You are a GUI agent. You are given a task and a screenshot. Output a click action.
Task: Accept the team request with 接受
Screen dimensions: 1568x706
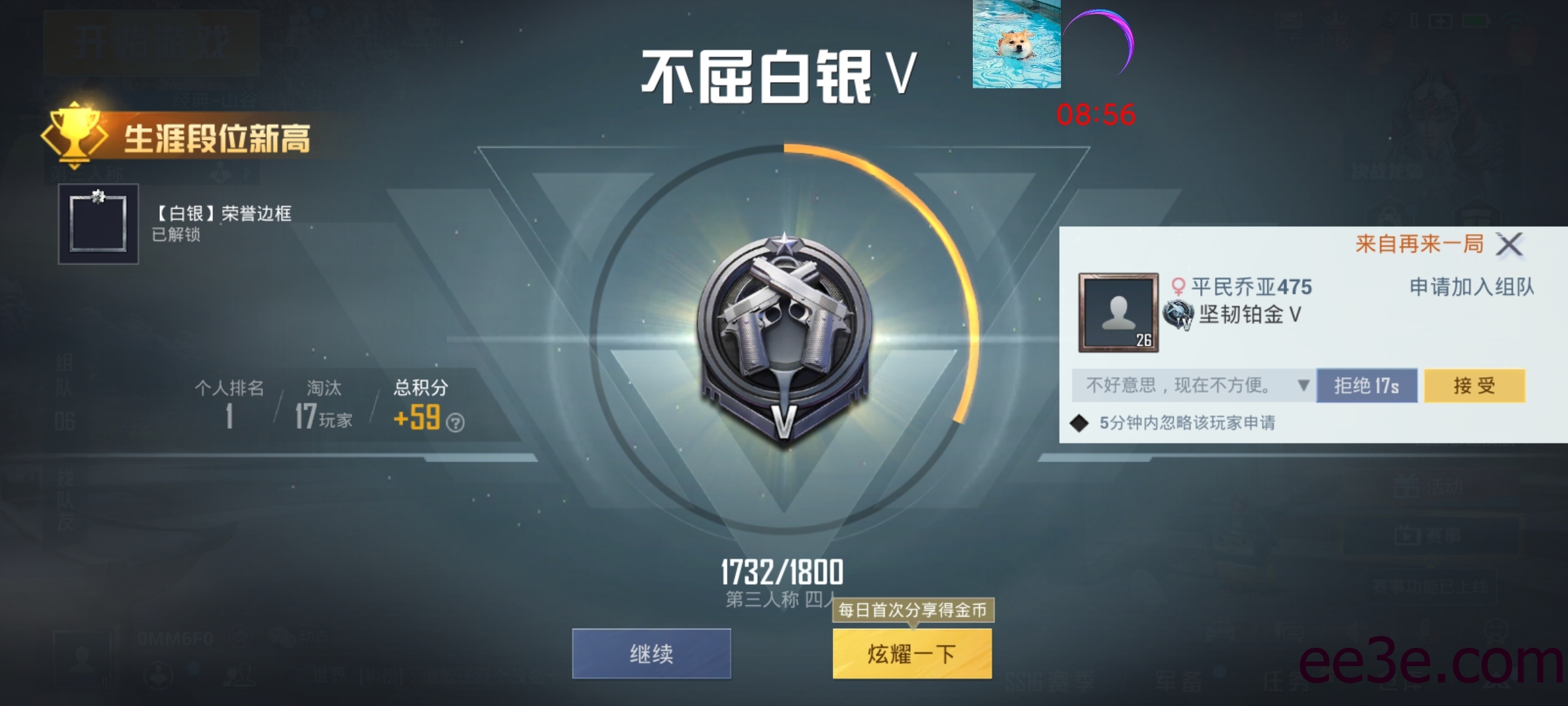click(1474, 386)
